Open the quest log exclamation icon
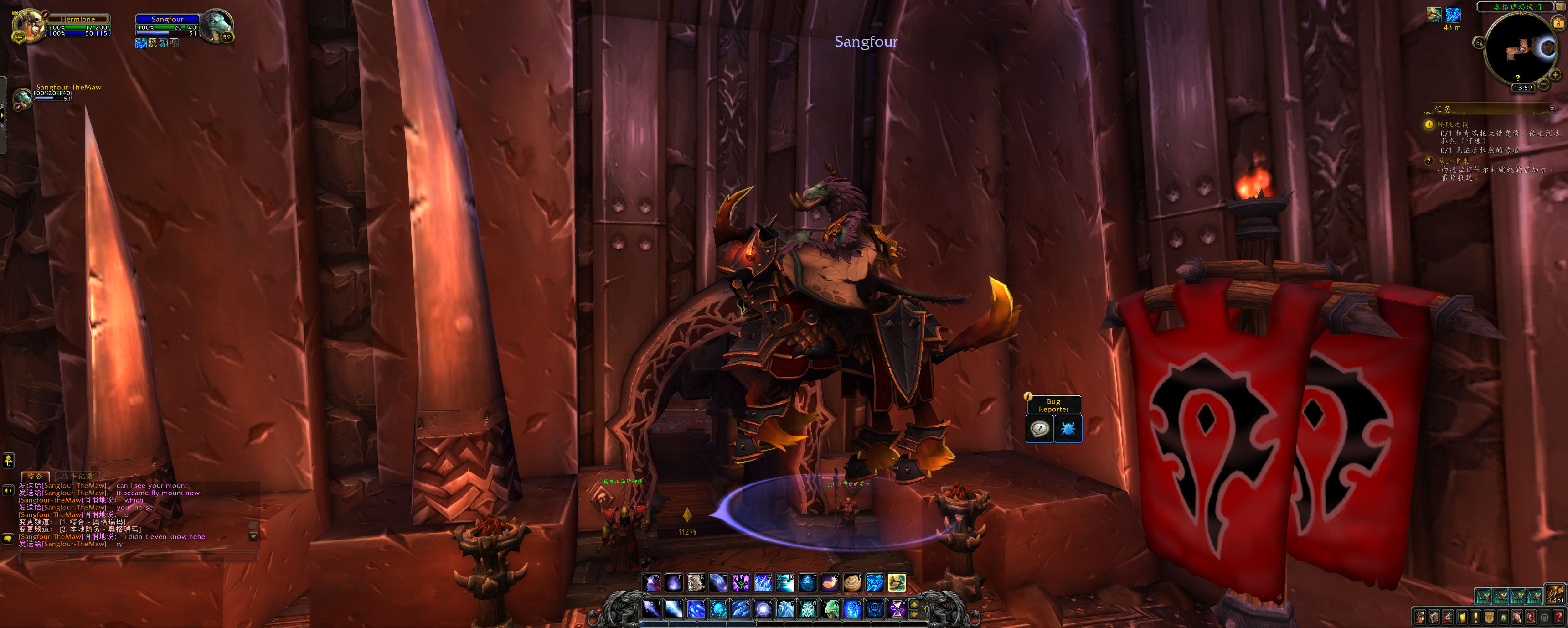This screenshot has width=1568, height=628. point(1475,617)
